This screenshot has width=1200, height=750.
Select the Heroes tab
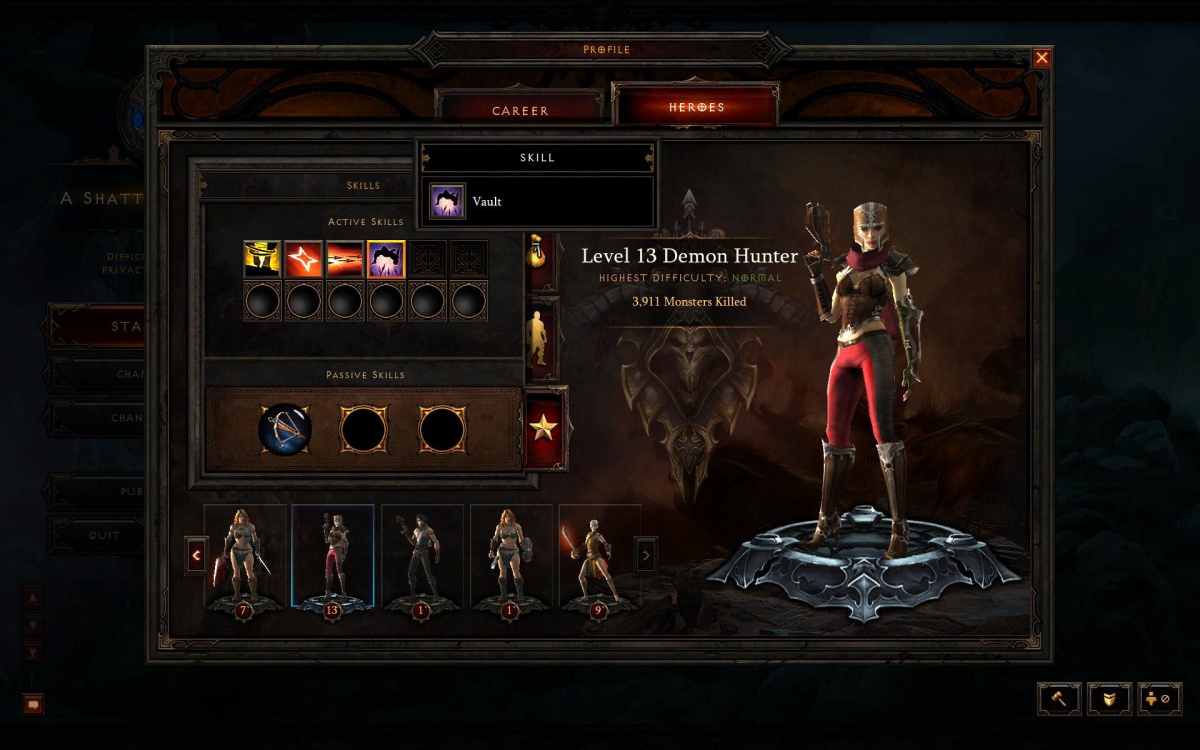696,107
